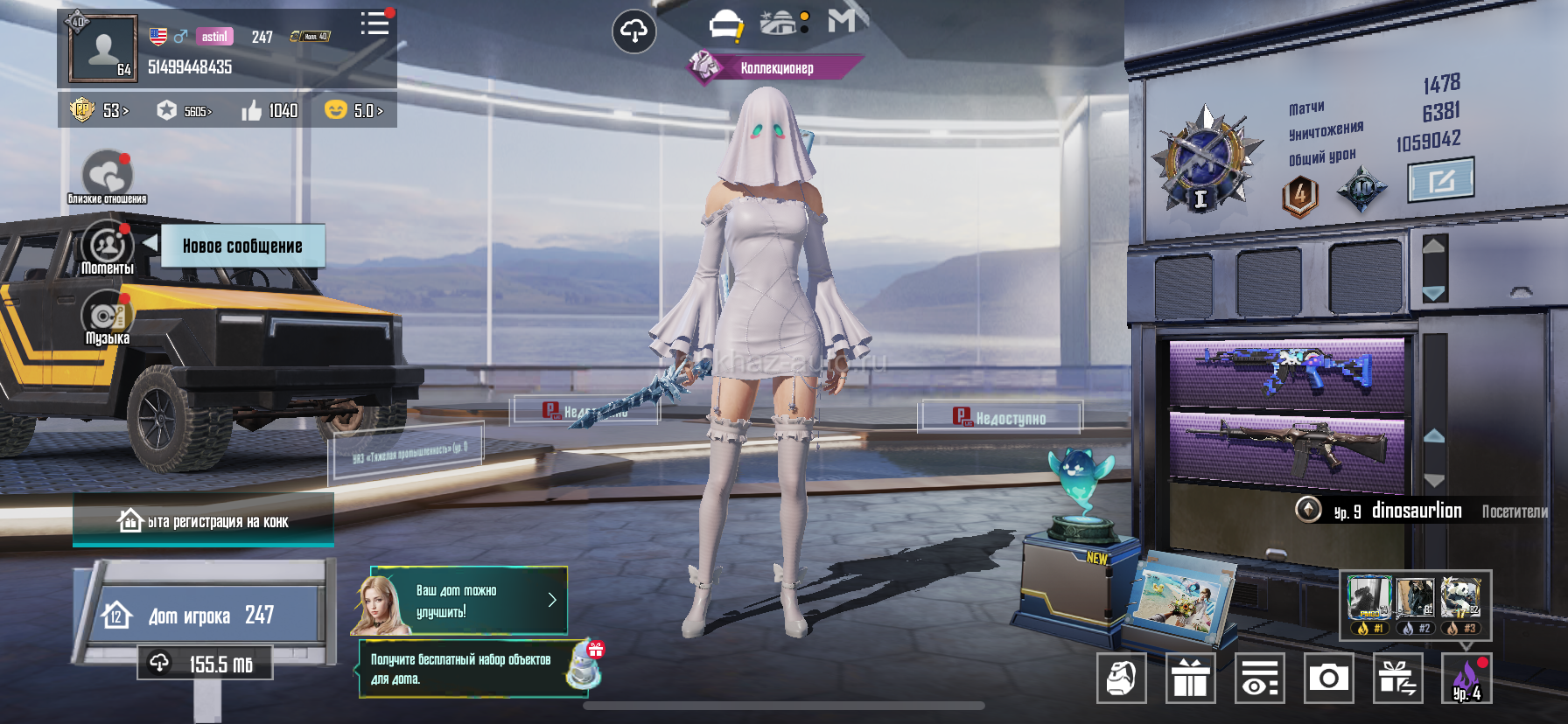Open the list menu icon in profile header
The image size is (1568, 724).
374,24
